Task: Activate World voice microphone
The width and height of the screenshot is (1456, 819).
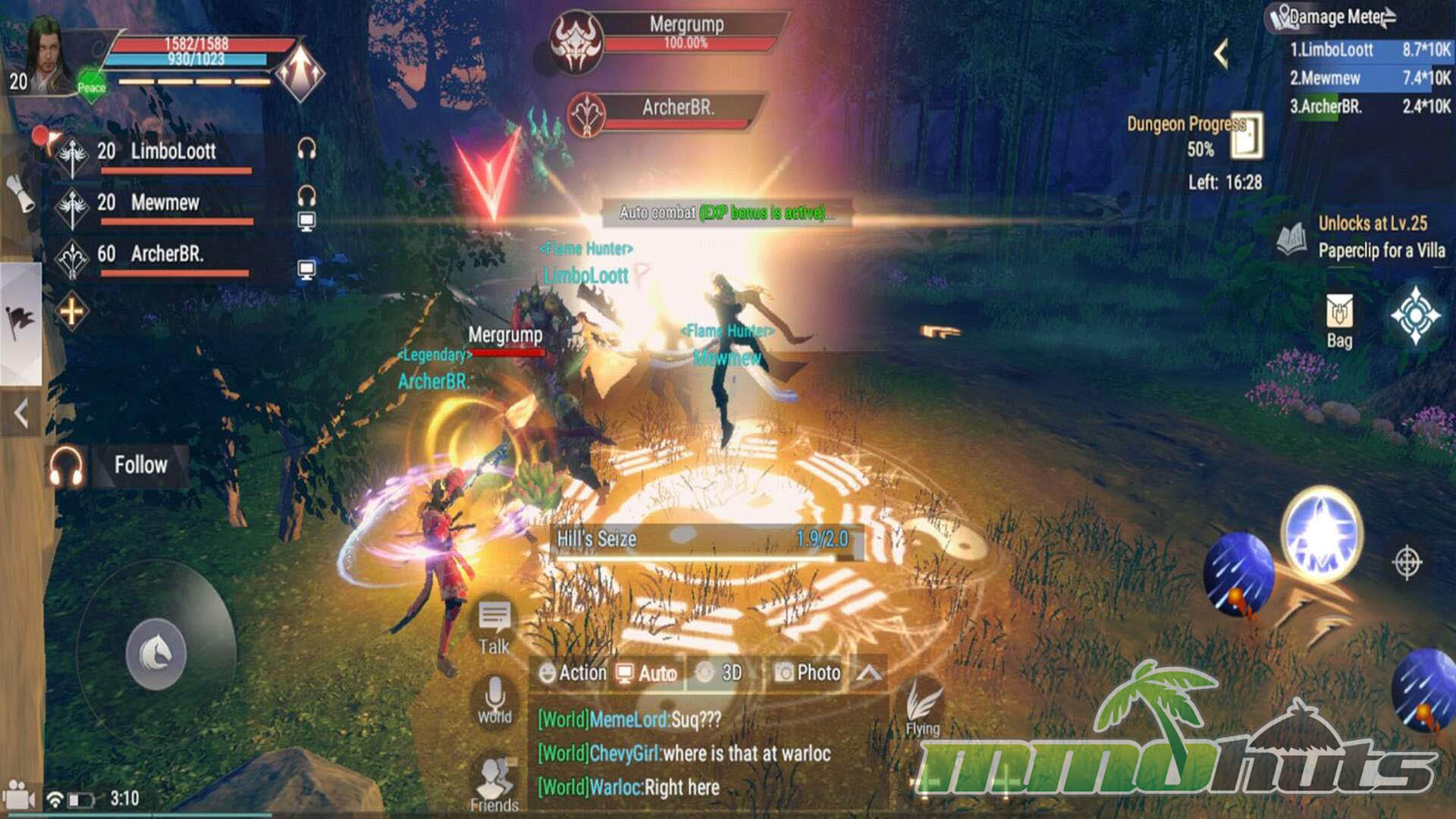Action: point(494,698)
